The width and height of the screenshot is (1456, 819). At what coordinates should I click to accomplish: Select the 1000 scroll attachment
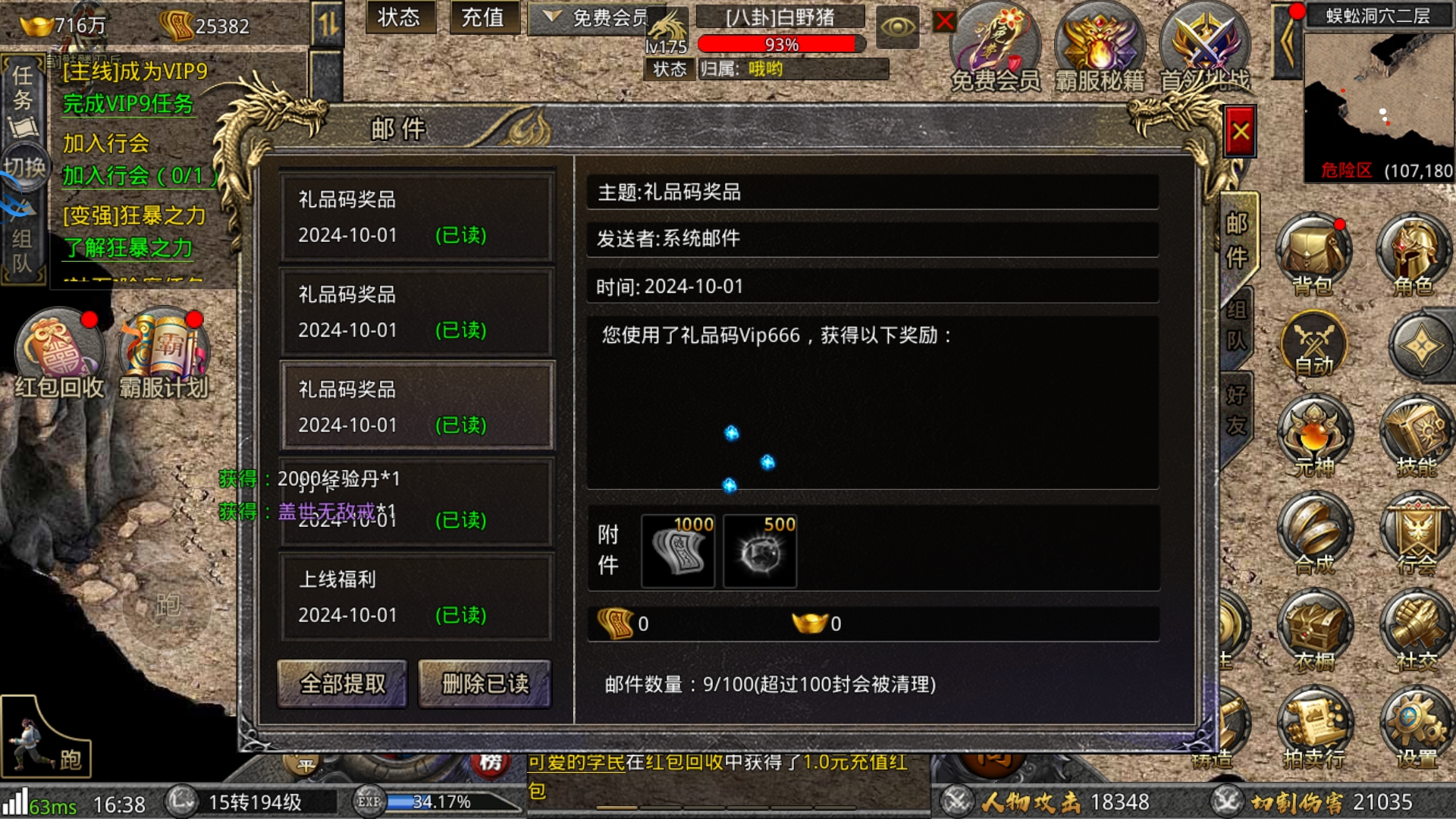pos(678,551)
